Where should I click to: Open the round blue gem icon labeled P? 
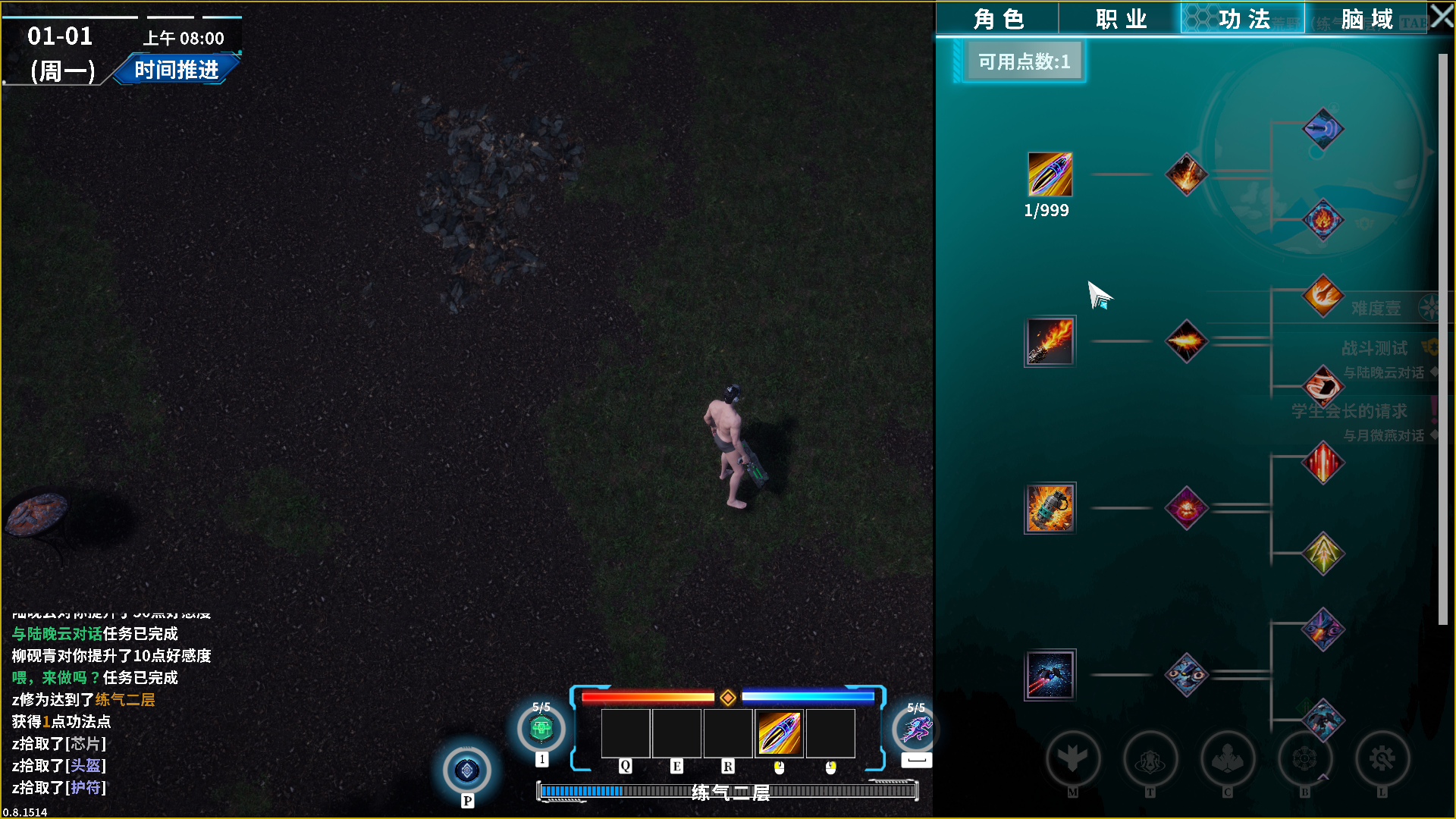(x=467, y=770)
